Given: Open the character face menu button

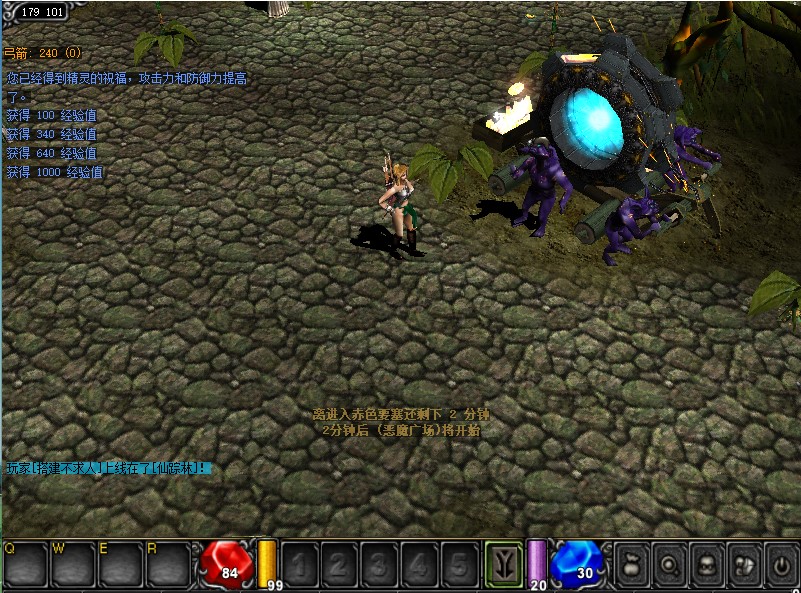Looking at the screenshot, I should click(x=708, y=565).
